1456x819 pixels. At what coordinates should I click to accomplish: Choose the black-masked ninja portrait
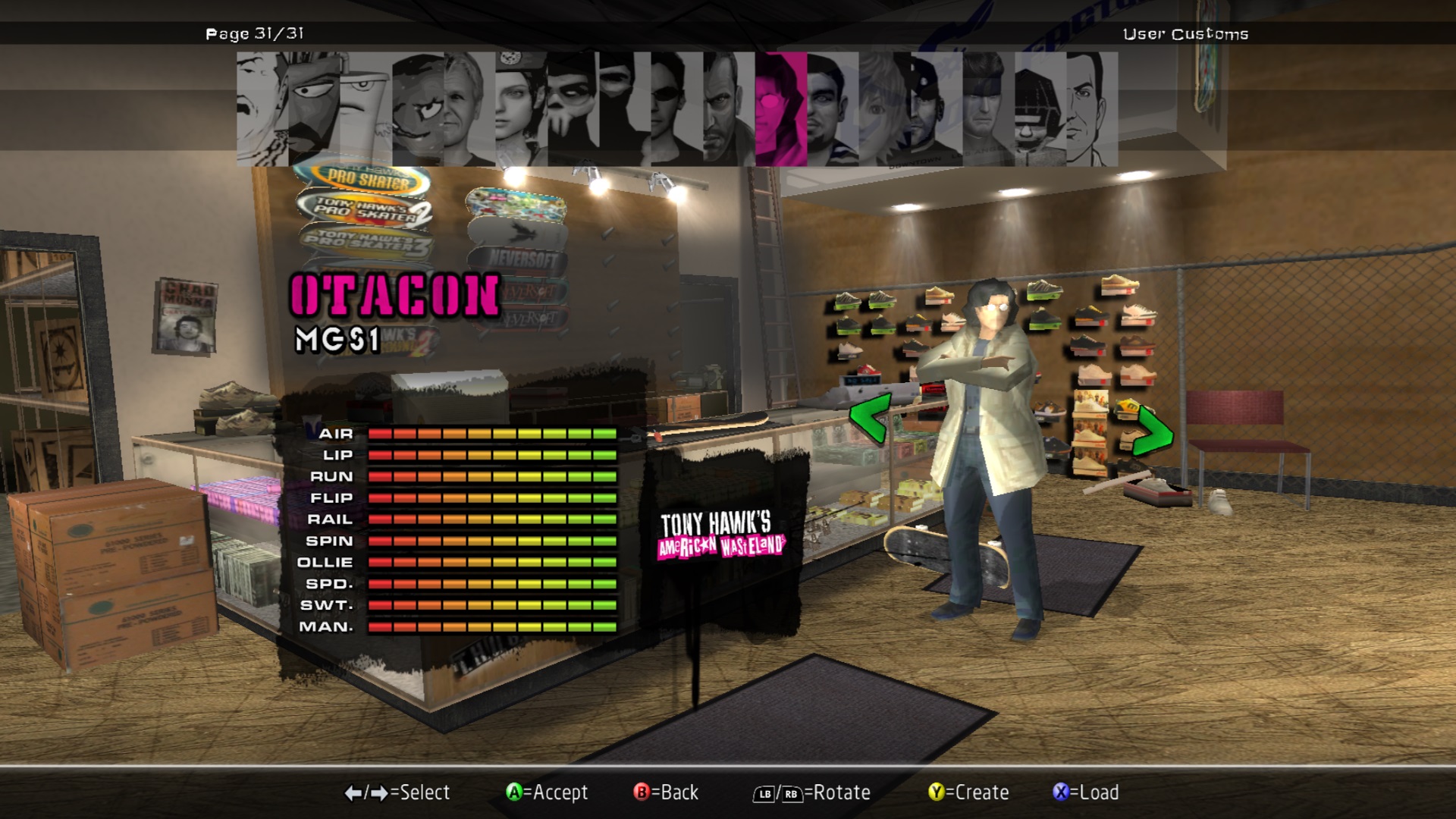[x=625, y=109]
